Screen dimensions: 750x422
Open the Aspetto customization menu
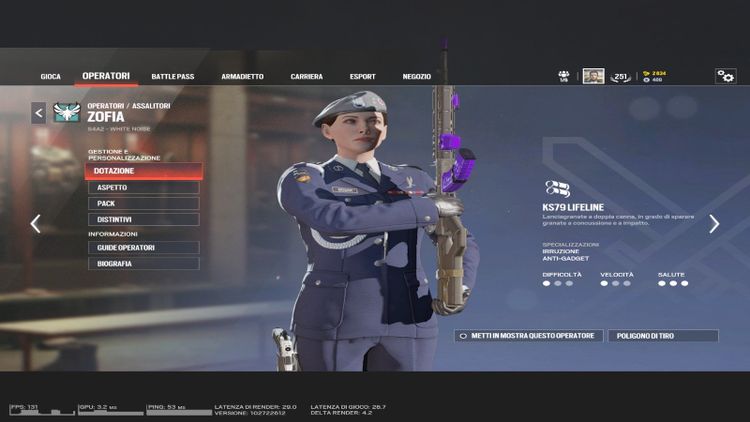(144, 187)
